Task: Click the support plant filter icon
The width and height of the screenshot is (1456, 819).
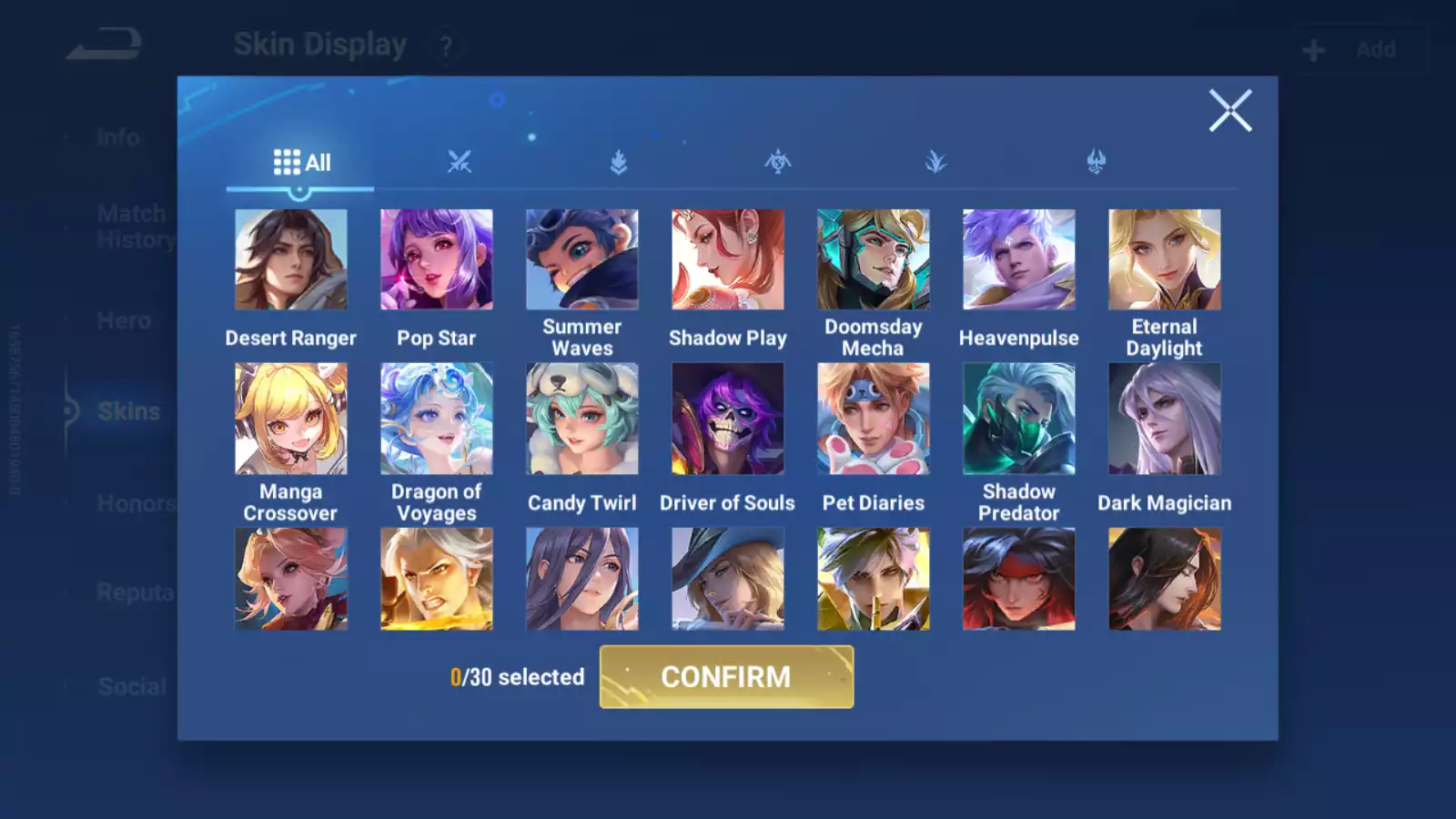Action: point(935,161)
